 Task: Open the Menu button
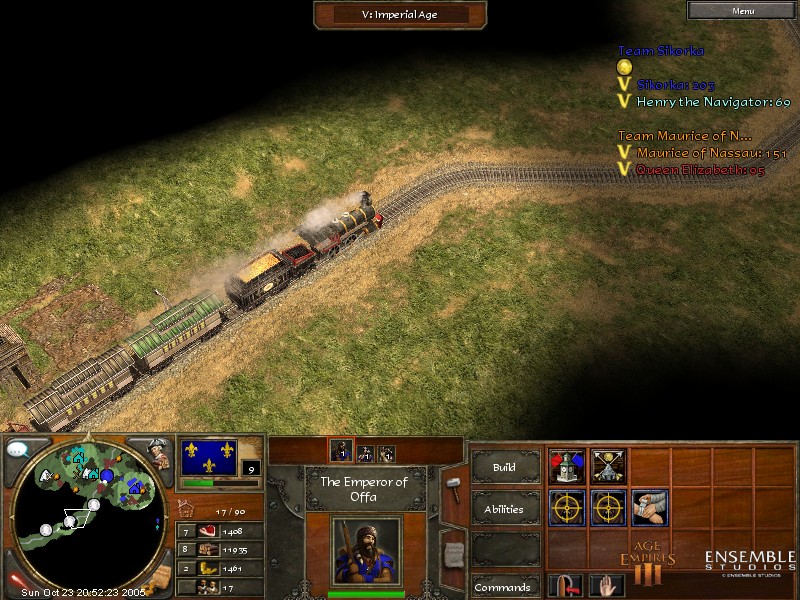743,11
